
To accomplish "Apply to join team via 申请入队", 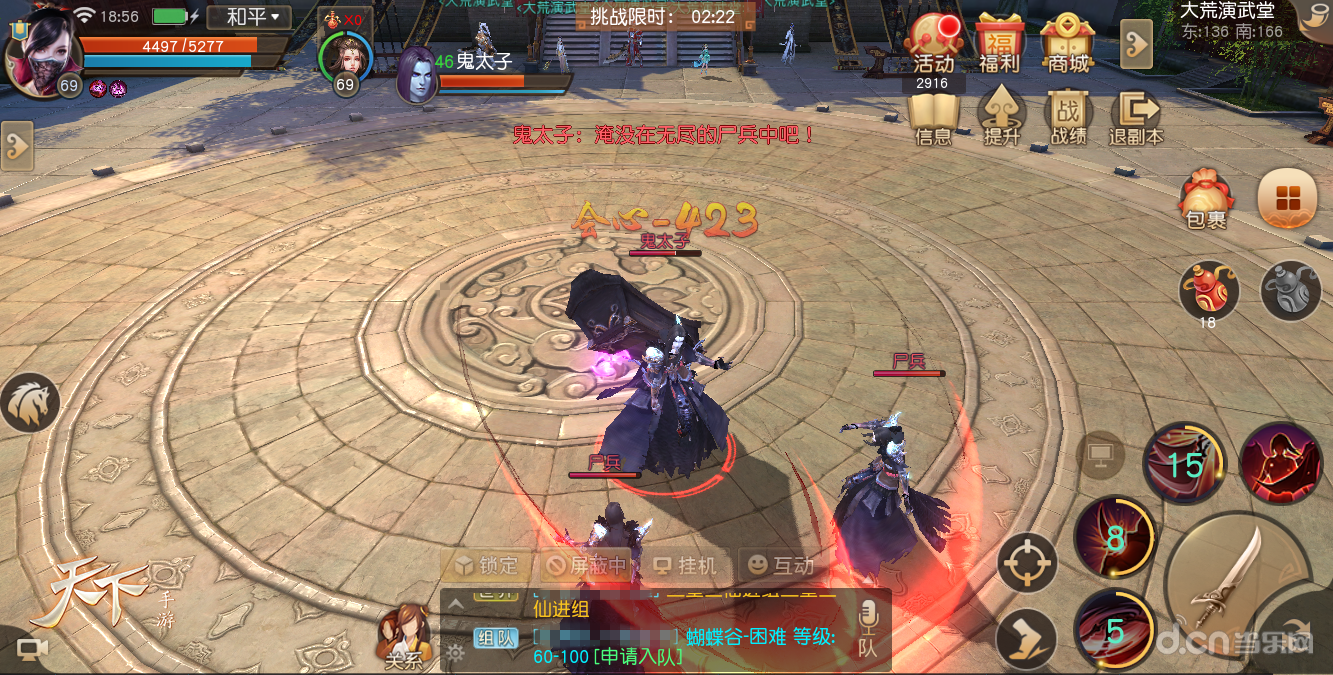I will tap(636, 657).
